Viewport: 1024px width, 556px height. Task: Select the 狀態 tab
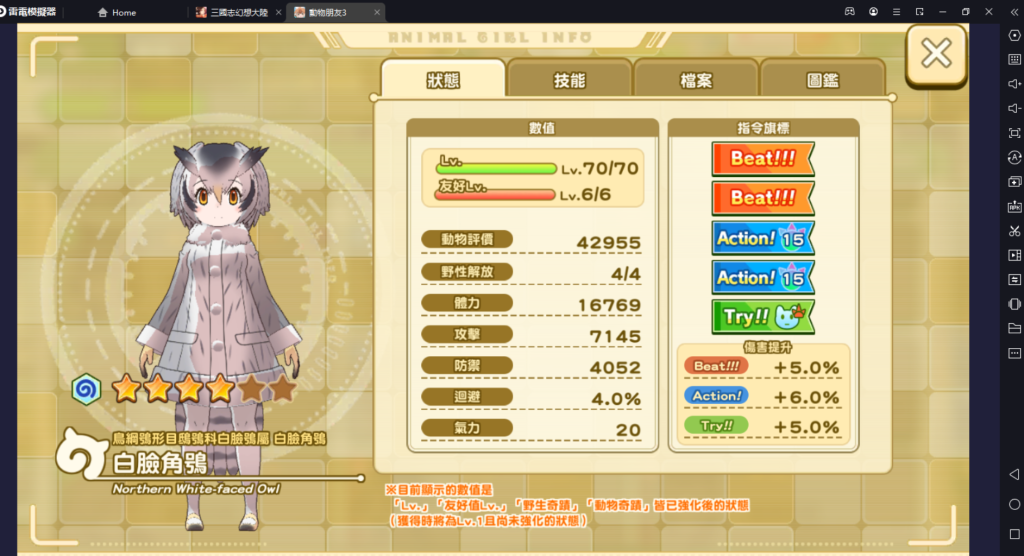442,81
